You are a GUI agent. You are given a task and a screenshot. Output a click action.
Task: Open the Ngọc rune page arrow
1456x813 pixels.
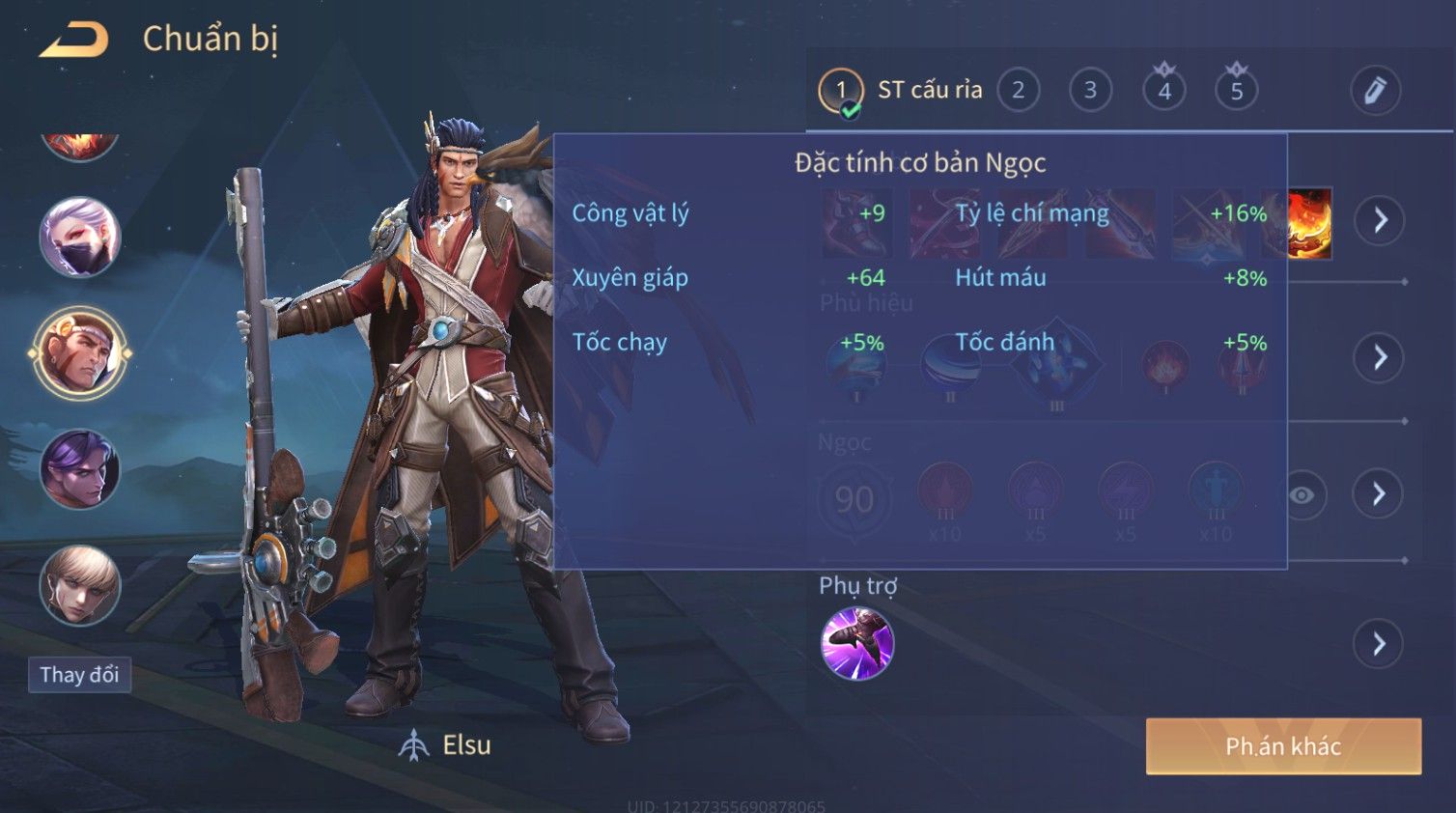(x=1379, y=494)
